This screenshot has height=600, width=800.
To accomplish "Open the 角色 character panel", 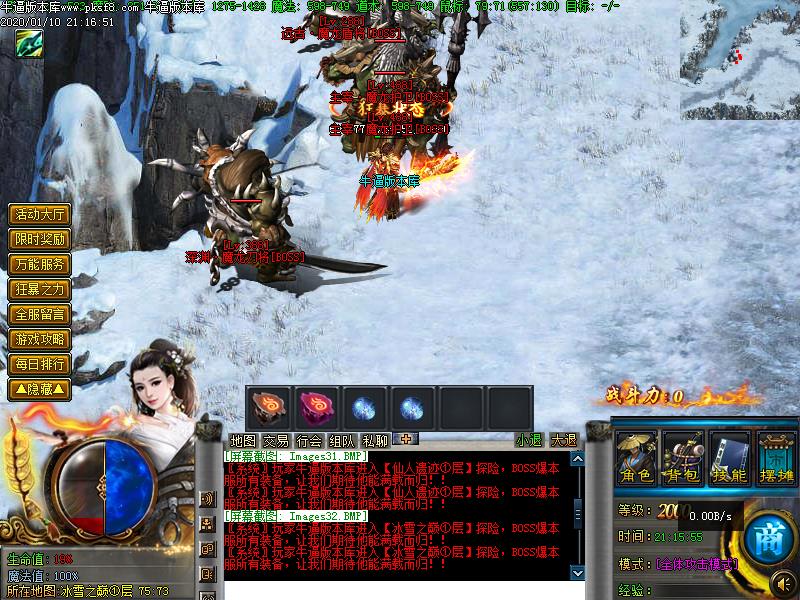I will pyautogui.click(x=636, y=459).
